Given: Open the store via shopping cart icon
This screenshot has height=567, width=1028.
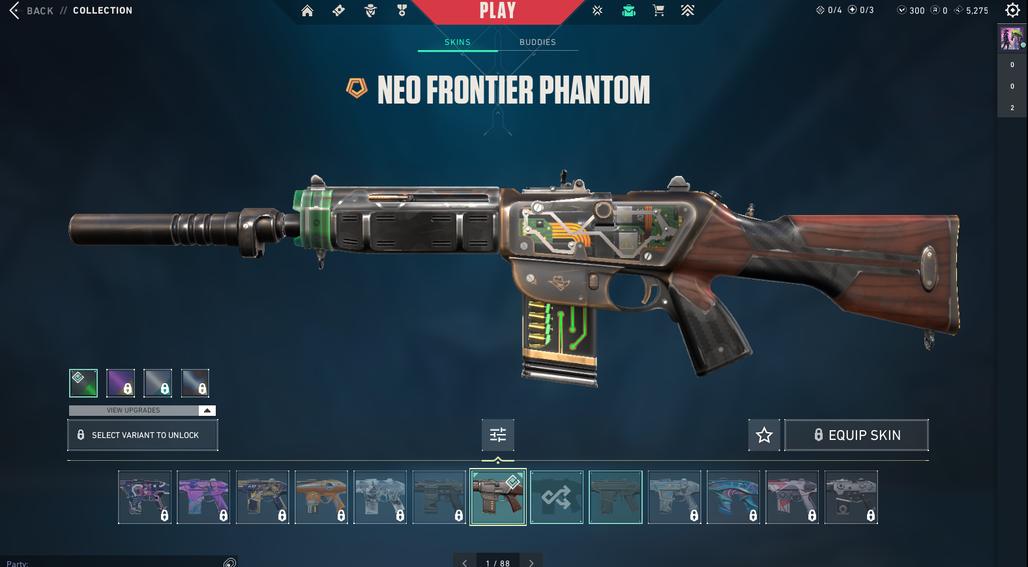Looking at the screenshot, I should (x=658, y=11).
